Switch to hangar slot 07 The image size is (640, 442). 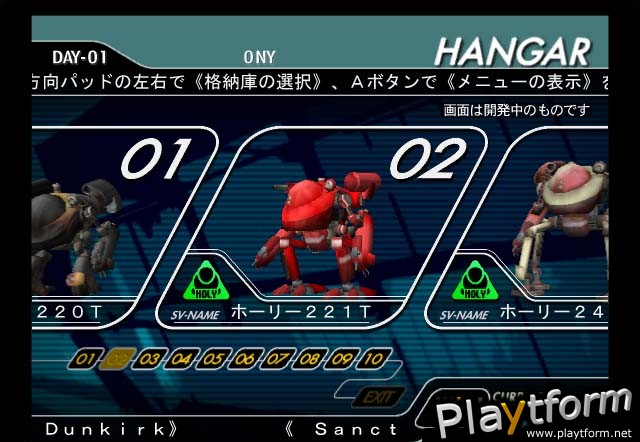279,357
